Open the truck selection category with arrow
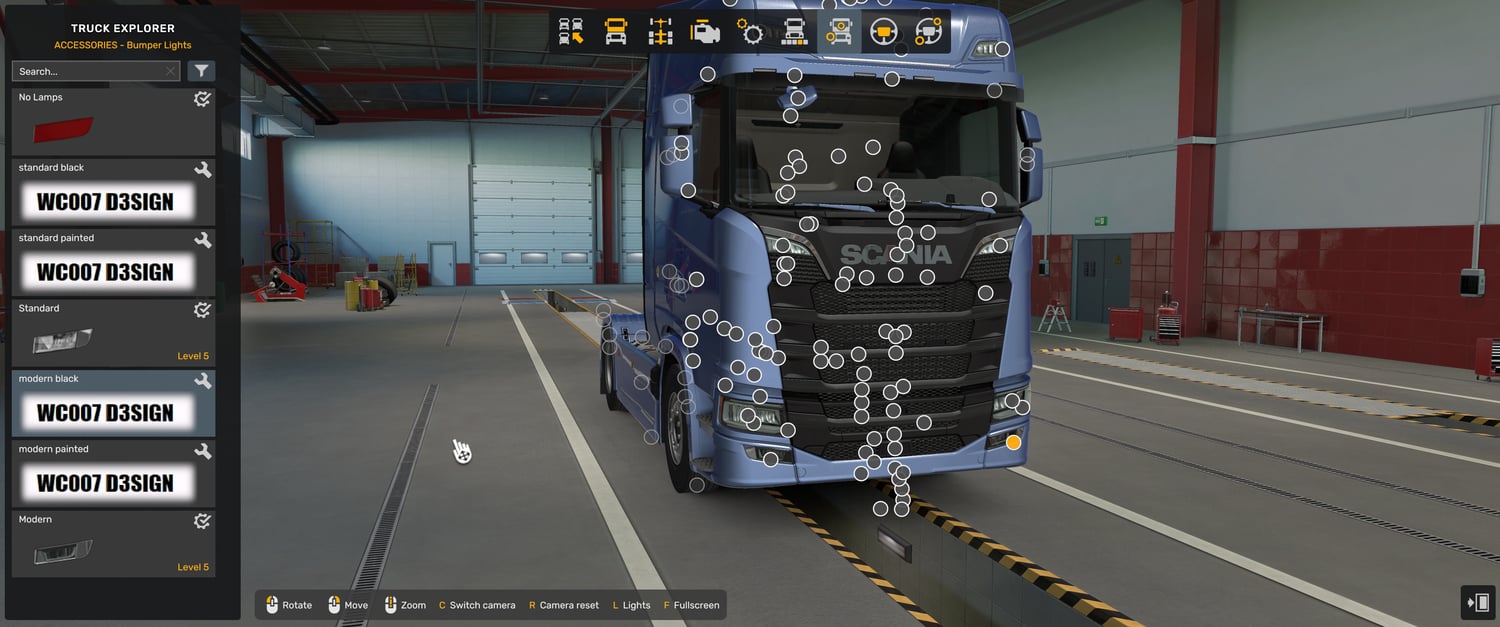The width and height of the screenshot is (1500, 627). [571, 32]
